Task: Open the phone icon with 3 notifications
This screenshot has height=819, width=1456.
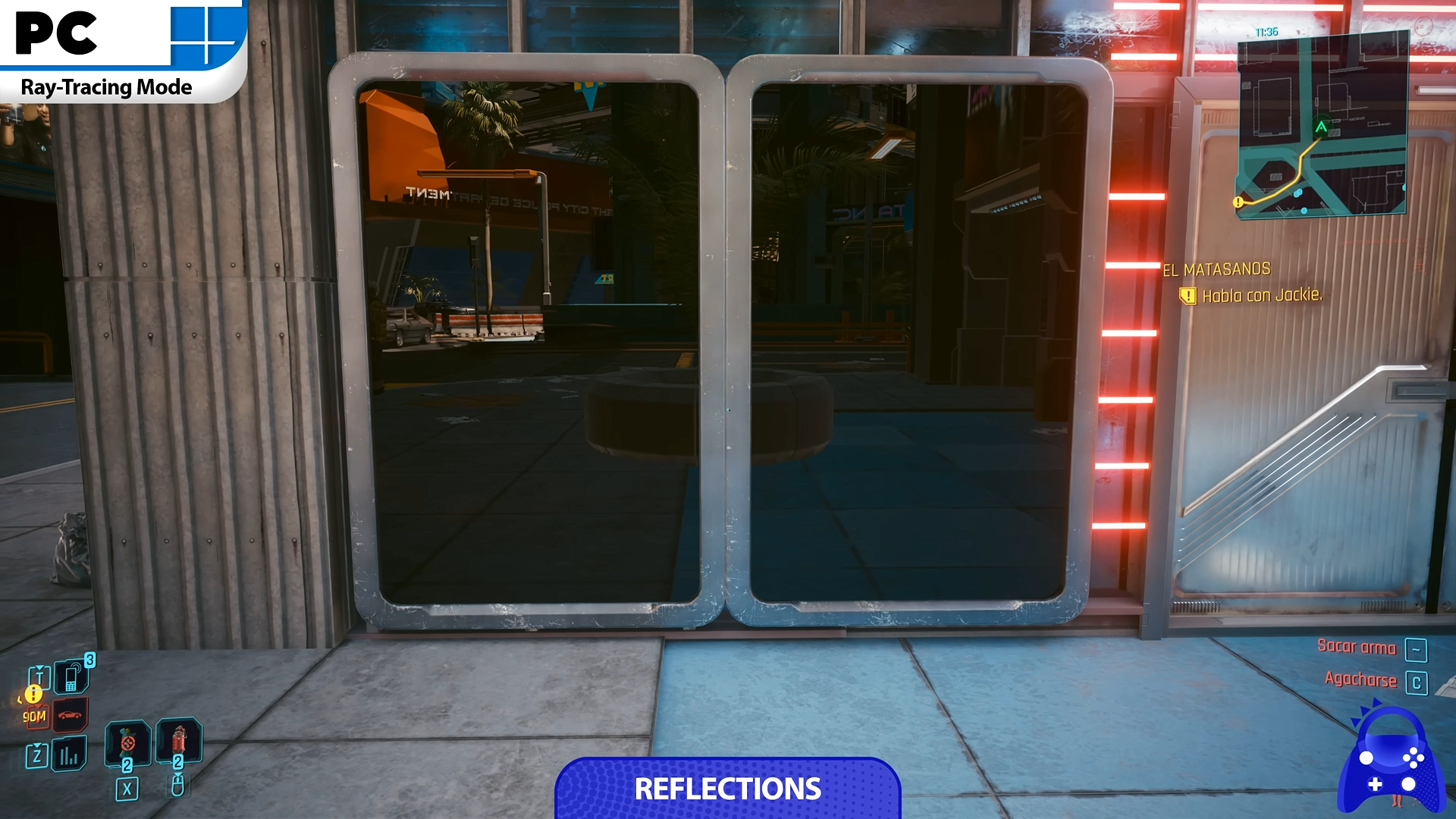Action: (x=71, y=676)
